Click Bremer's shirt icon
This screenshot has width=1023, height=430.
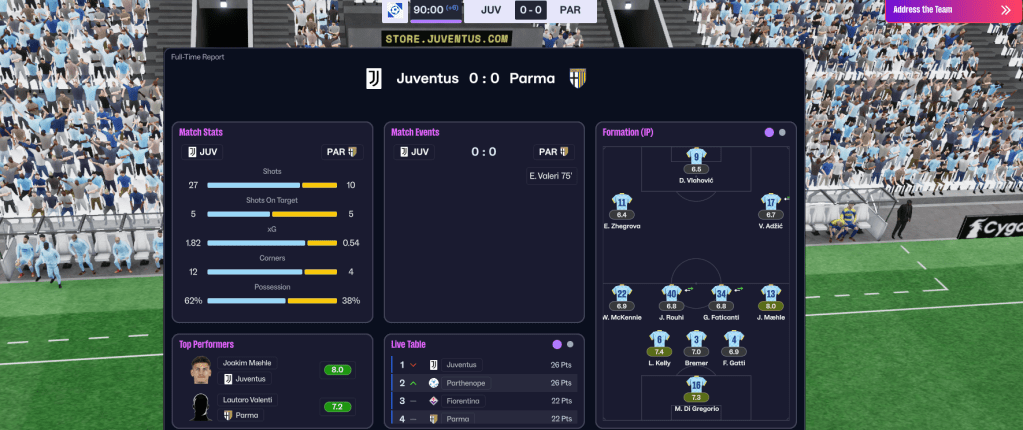[x=696, y=341]
